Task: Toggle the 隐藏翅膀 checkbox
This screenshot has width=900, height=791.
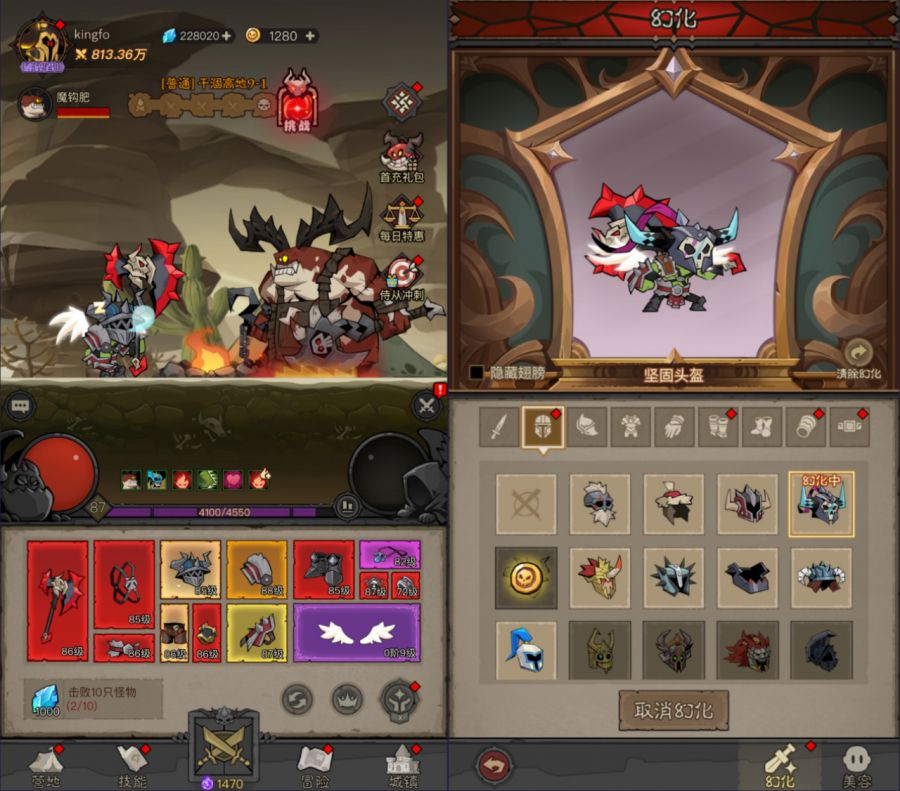Action: (x=477, y=373)
